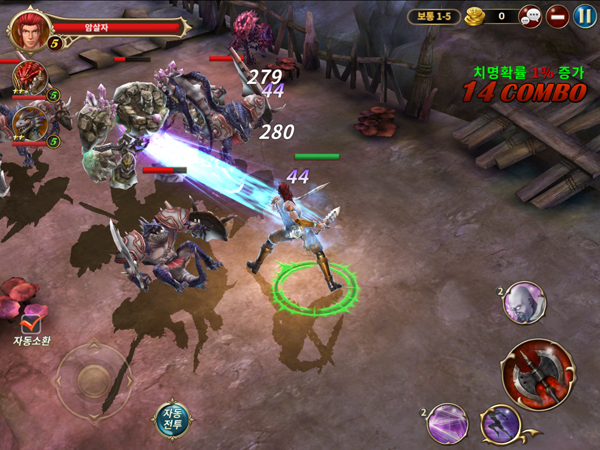Image resolution: width=600 pixels, height=450 pixels.
Task: Select the red spiky creature ally portrait
Action: click(x=30, y=79)
